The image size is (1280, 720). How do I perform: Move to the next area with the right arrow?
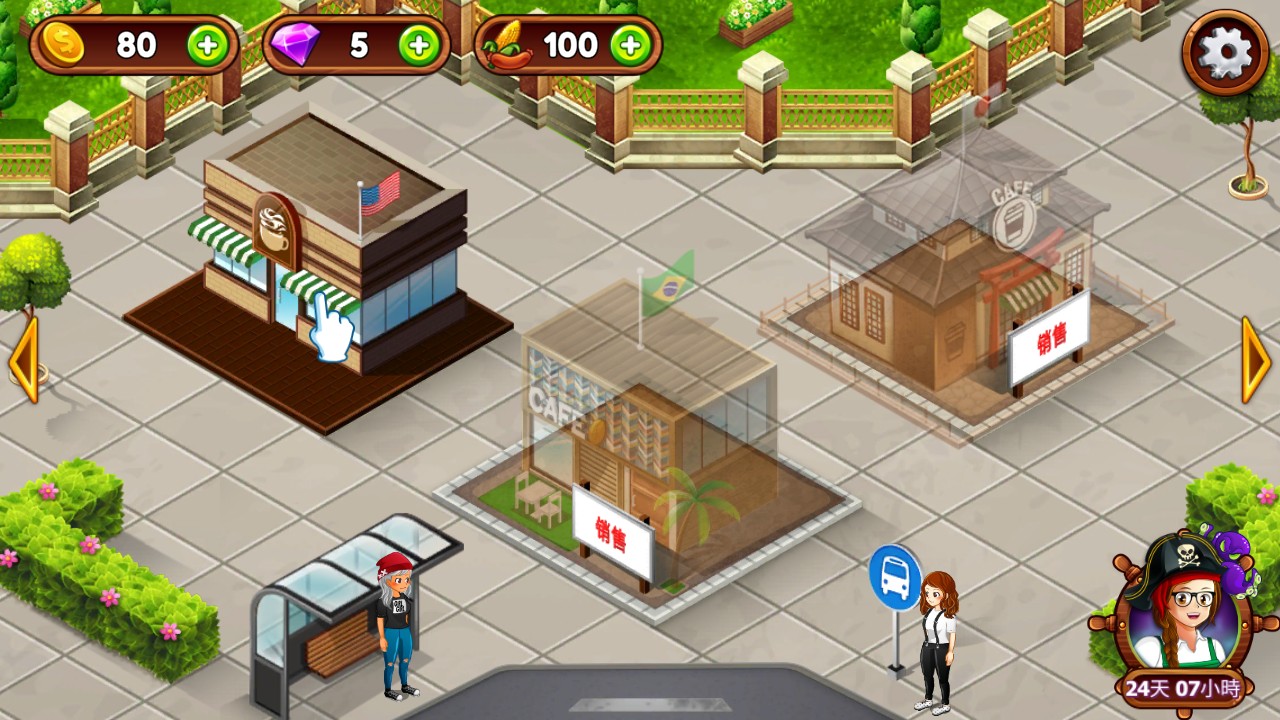coord(1256,359)
